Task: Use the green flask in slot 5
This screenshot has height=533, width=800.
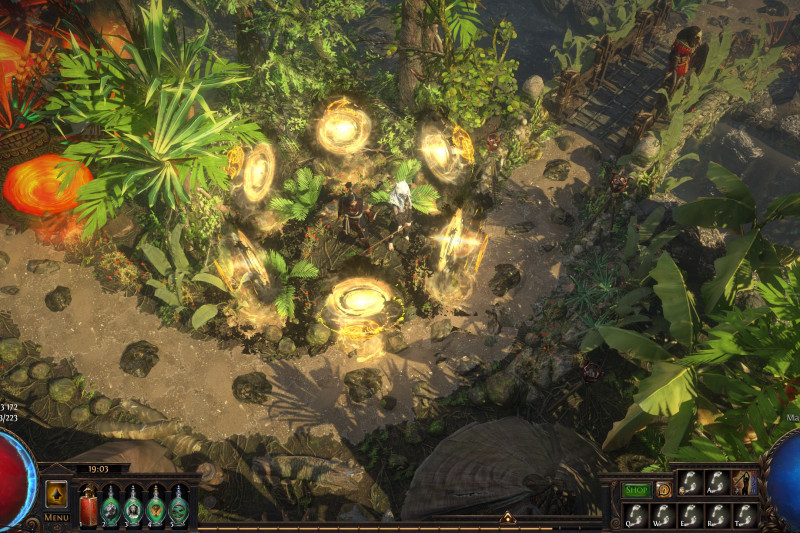Action: tap(178, 506)
